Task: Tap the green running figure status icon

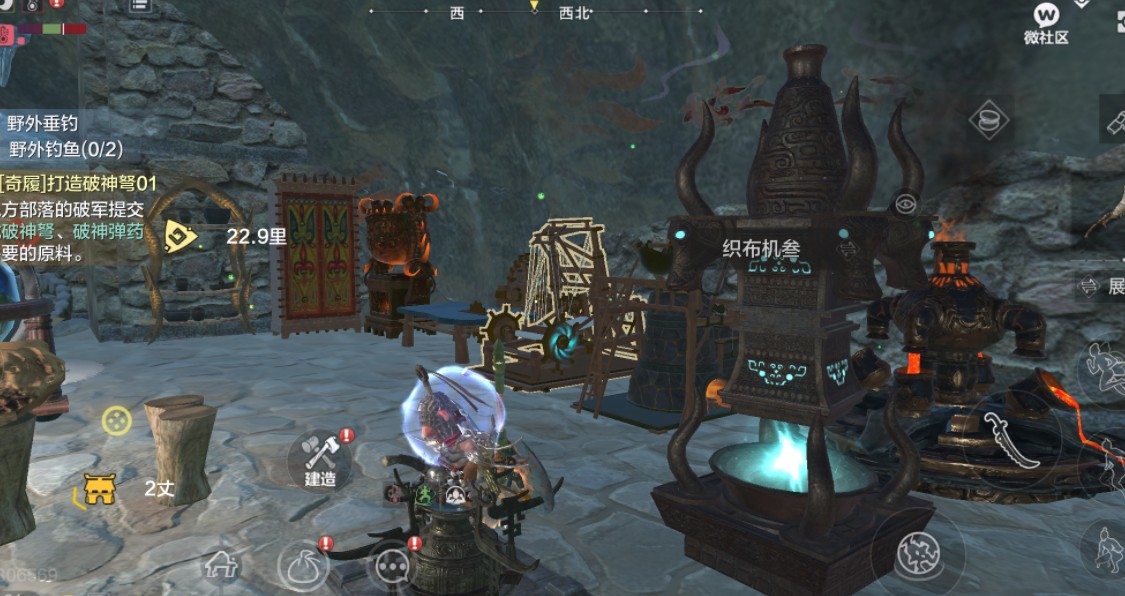Action: (423, 494)
